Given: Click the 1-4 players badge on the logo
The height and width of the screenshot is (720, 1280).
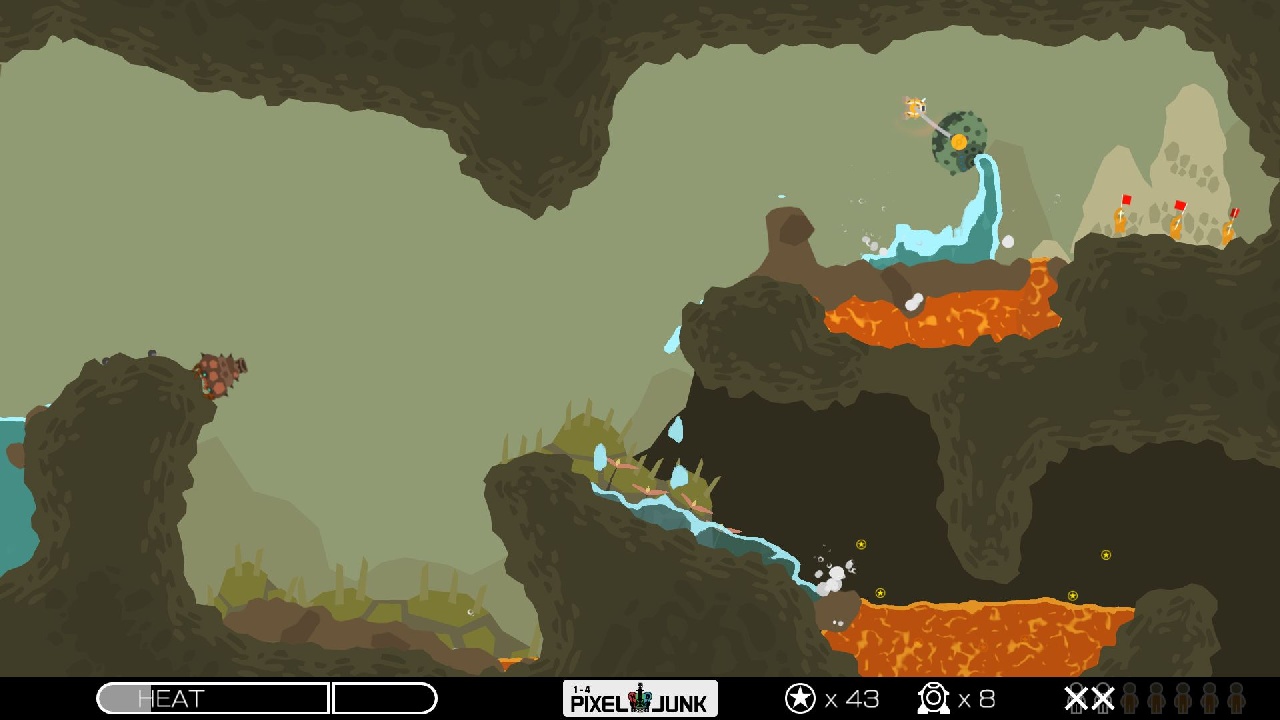Looking at the screenshot, I should pos(583,688).
